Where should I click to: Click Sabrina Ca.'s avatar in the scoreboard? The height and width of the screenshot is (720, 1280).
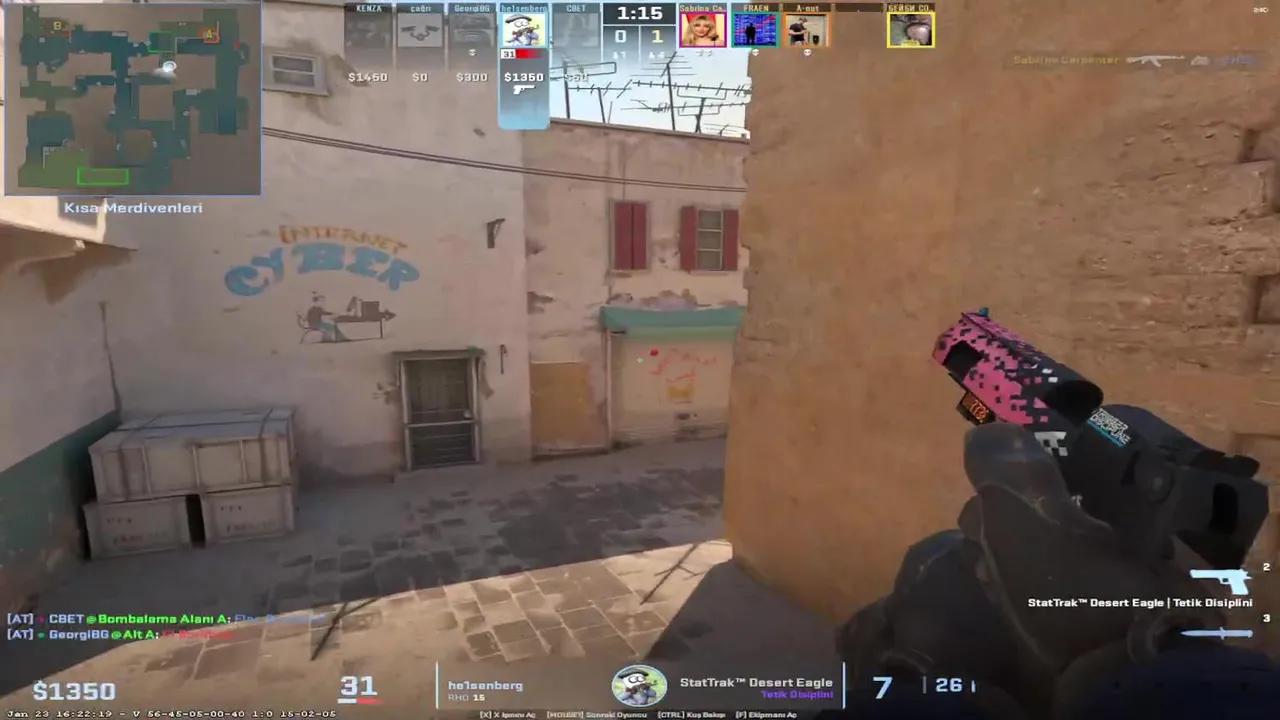point(703,28)
